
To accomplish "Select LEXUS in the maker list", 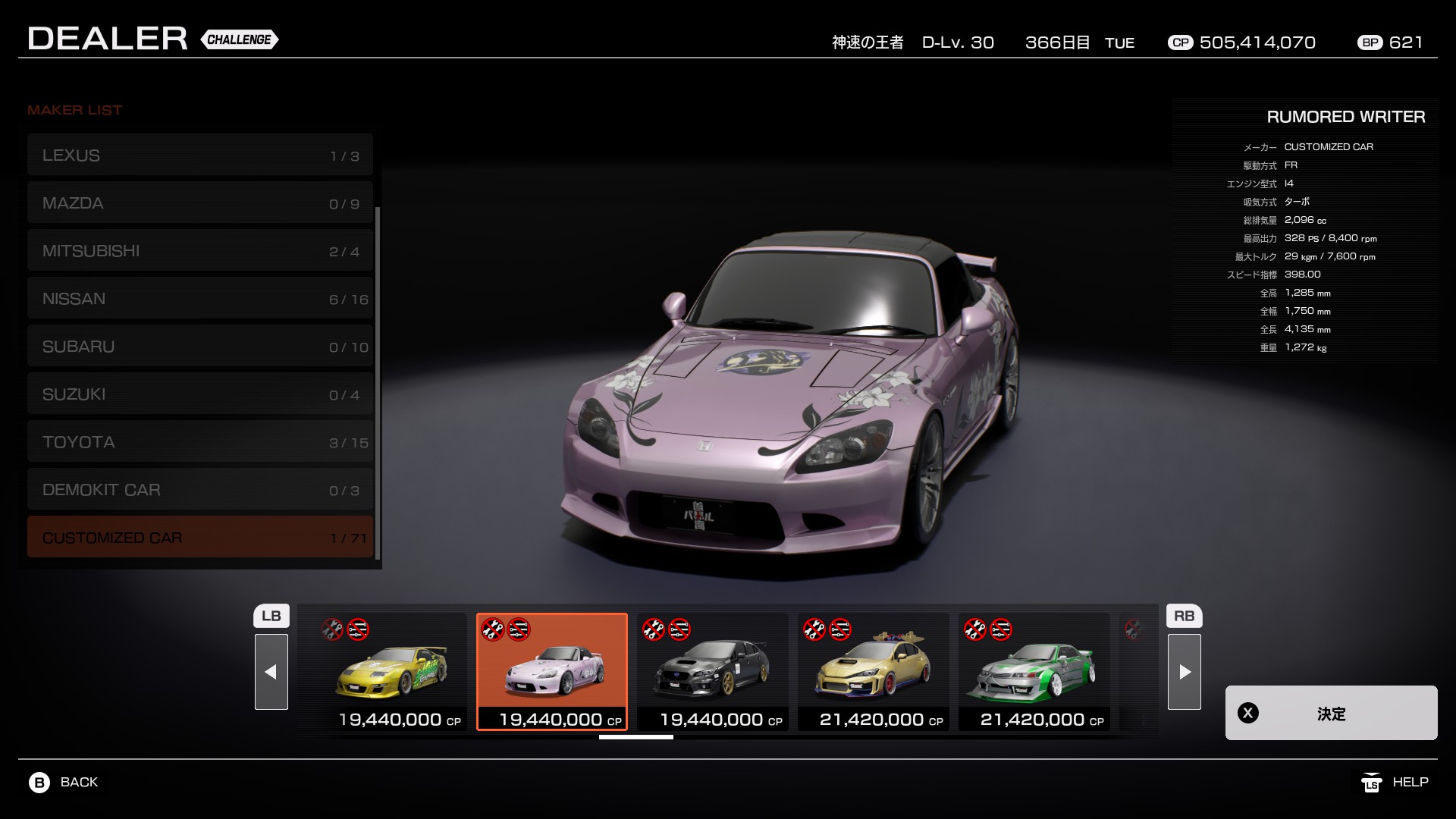I will 199,155.
